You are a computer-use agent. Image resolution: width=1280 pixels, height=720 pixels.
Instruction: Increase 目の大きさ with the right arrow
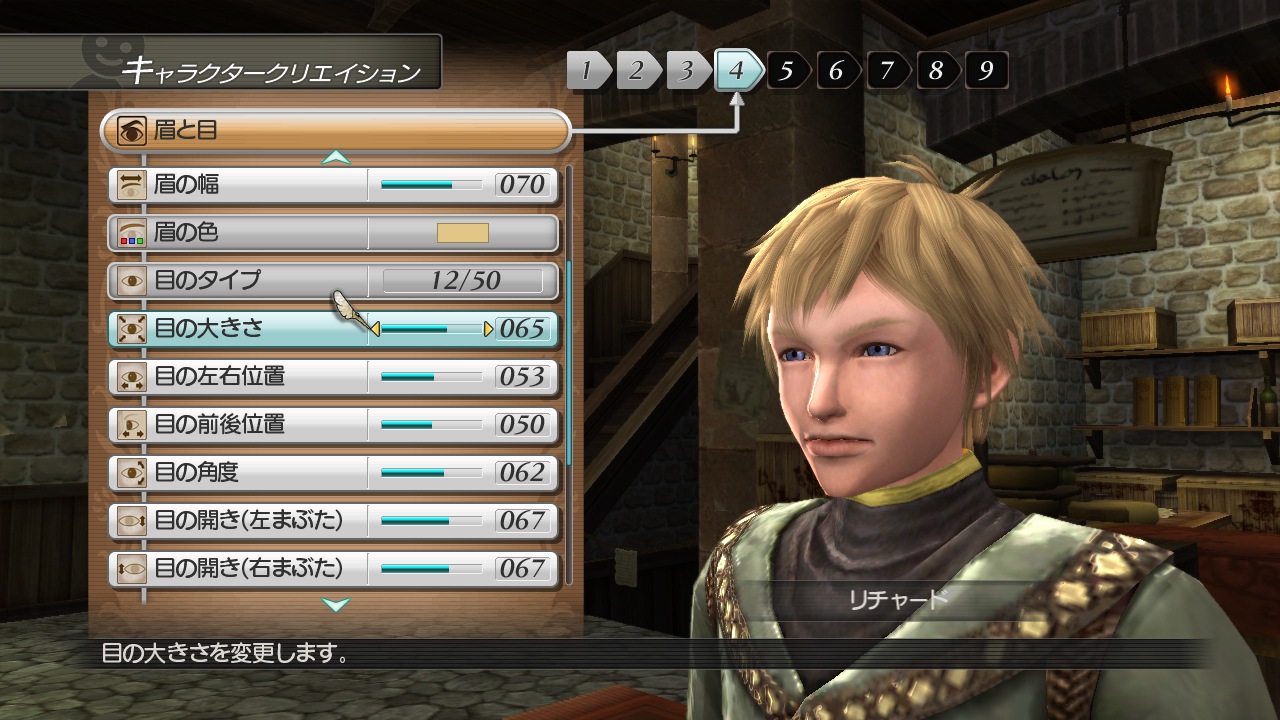pyautogui.click(x=489, y=329)
